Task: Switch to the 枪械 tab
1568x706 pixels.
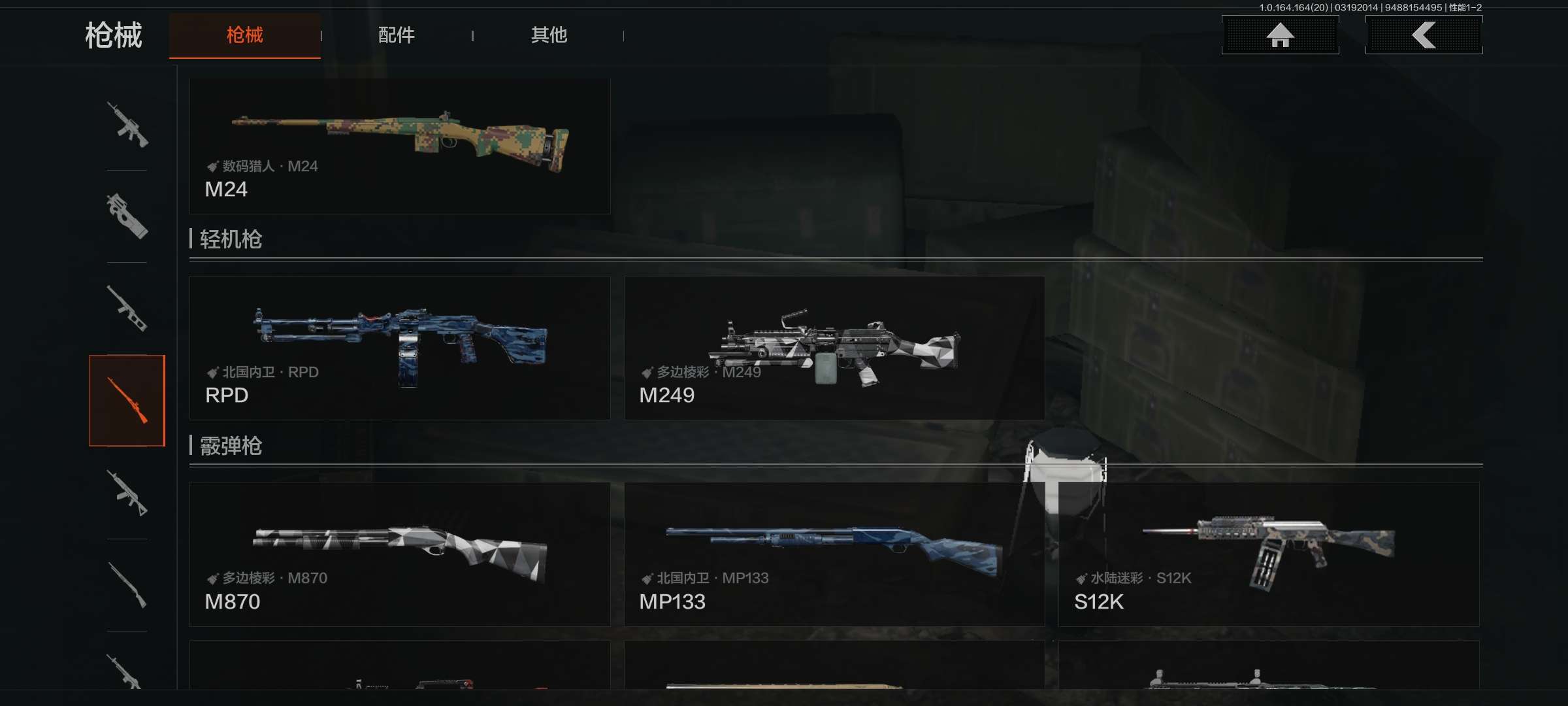Action: coord(244,35)
